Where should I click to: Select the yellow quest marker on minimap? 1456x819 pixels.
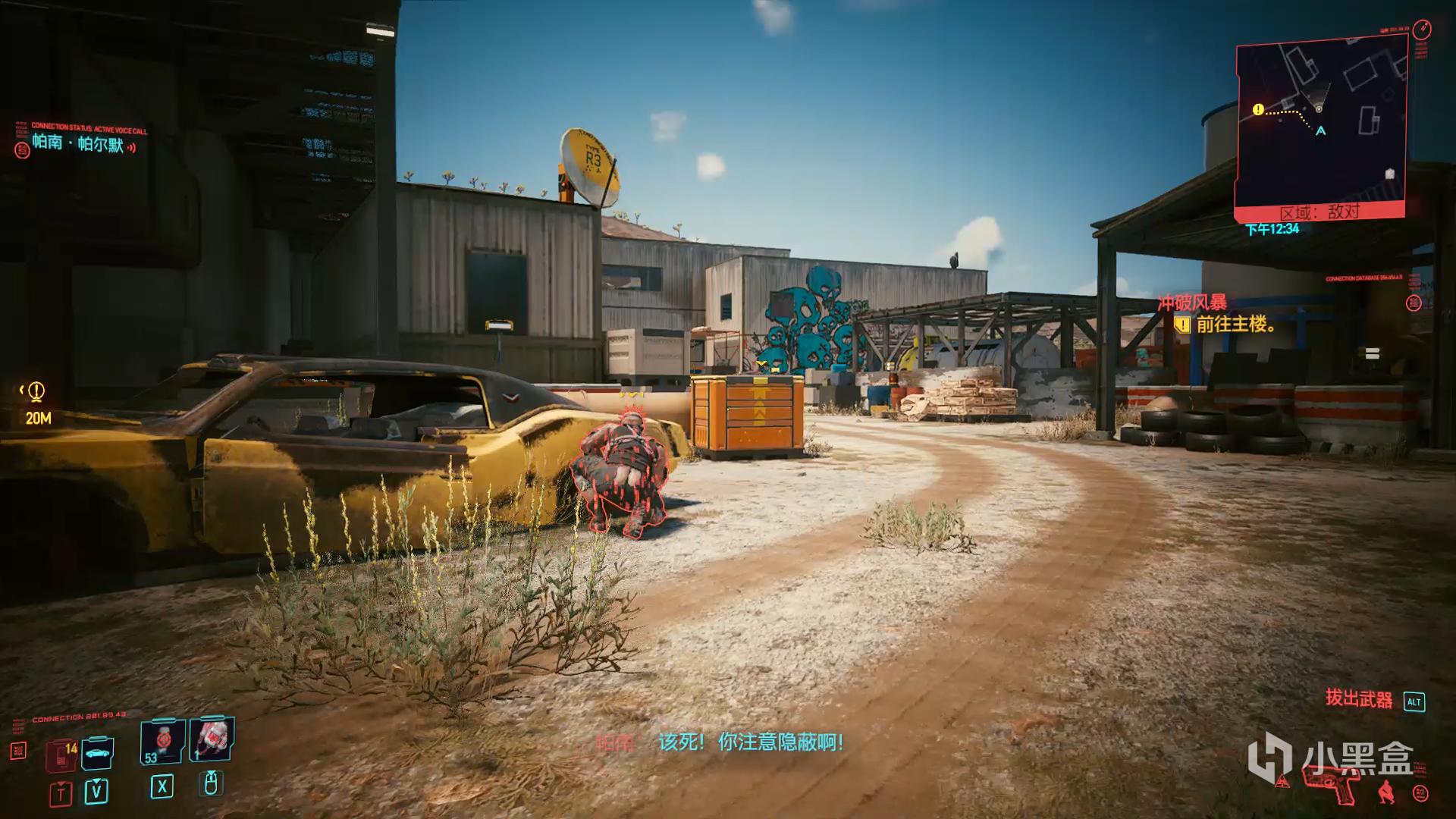point(1258,110)
